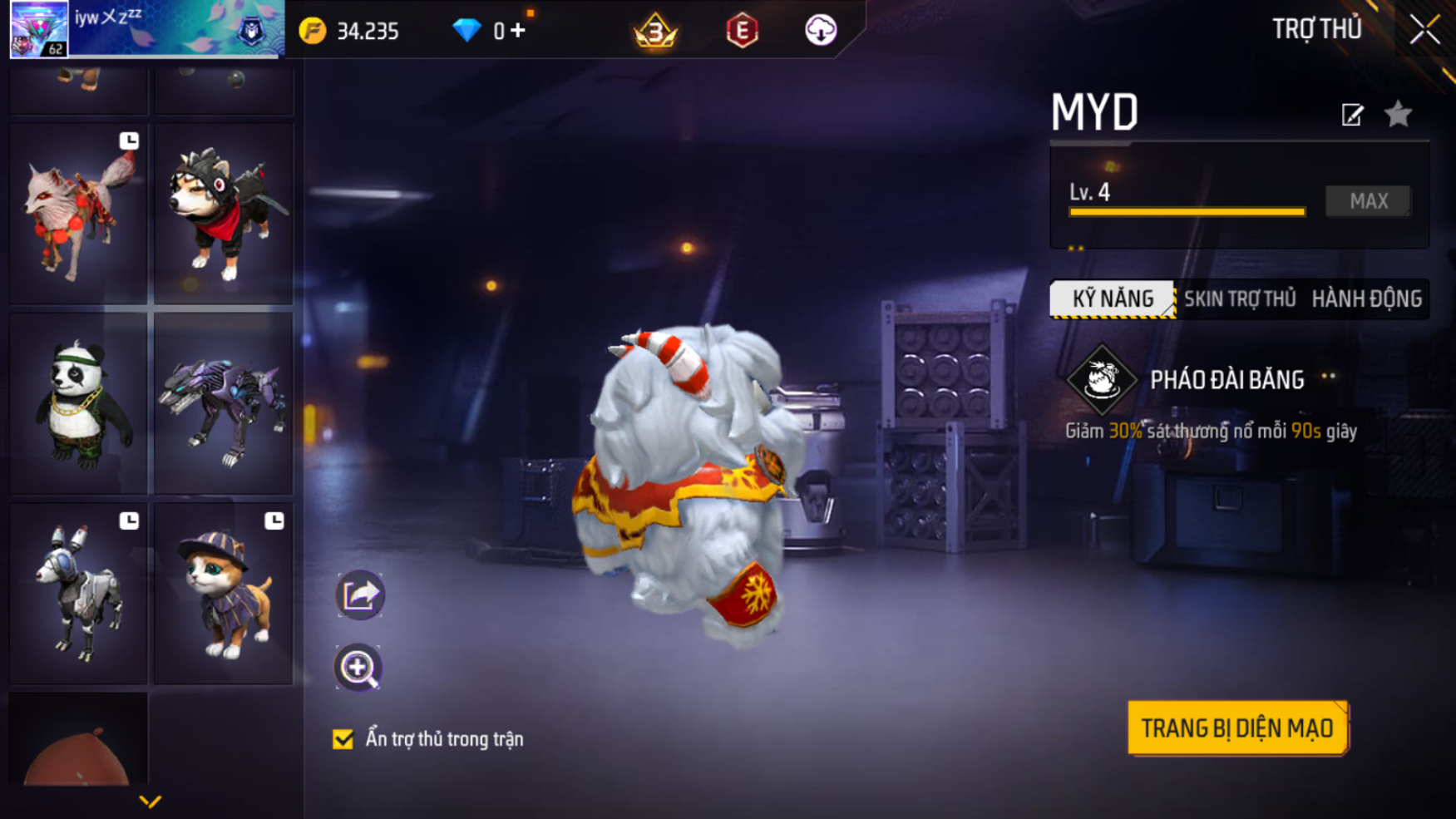
Task: Choose the white fox pet
Action: coord(78,214)
